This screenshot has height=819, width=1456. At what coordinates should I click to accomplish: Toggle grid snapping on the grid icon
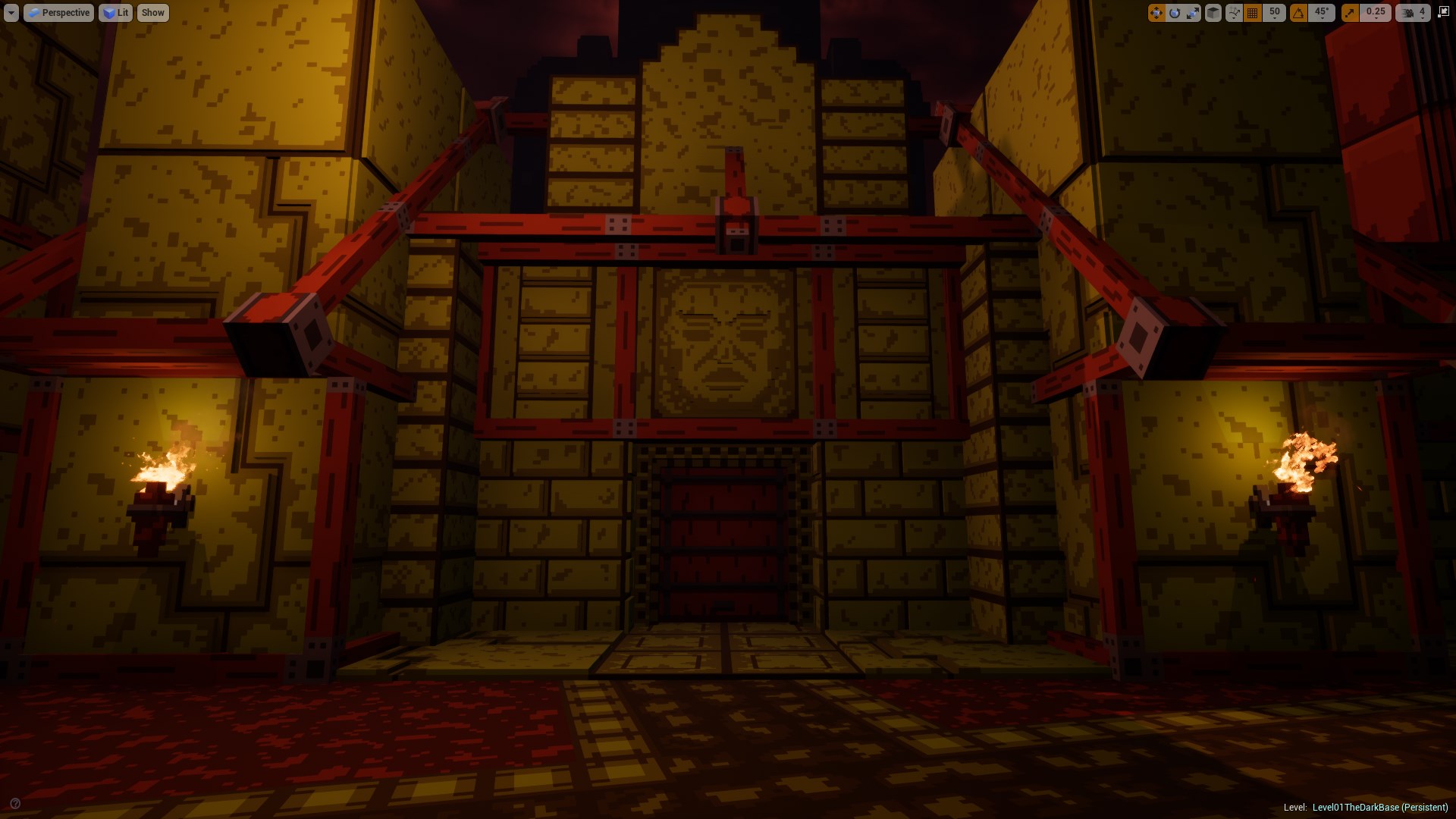pyautogui.click(x=1253, y=13)
